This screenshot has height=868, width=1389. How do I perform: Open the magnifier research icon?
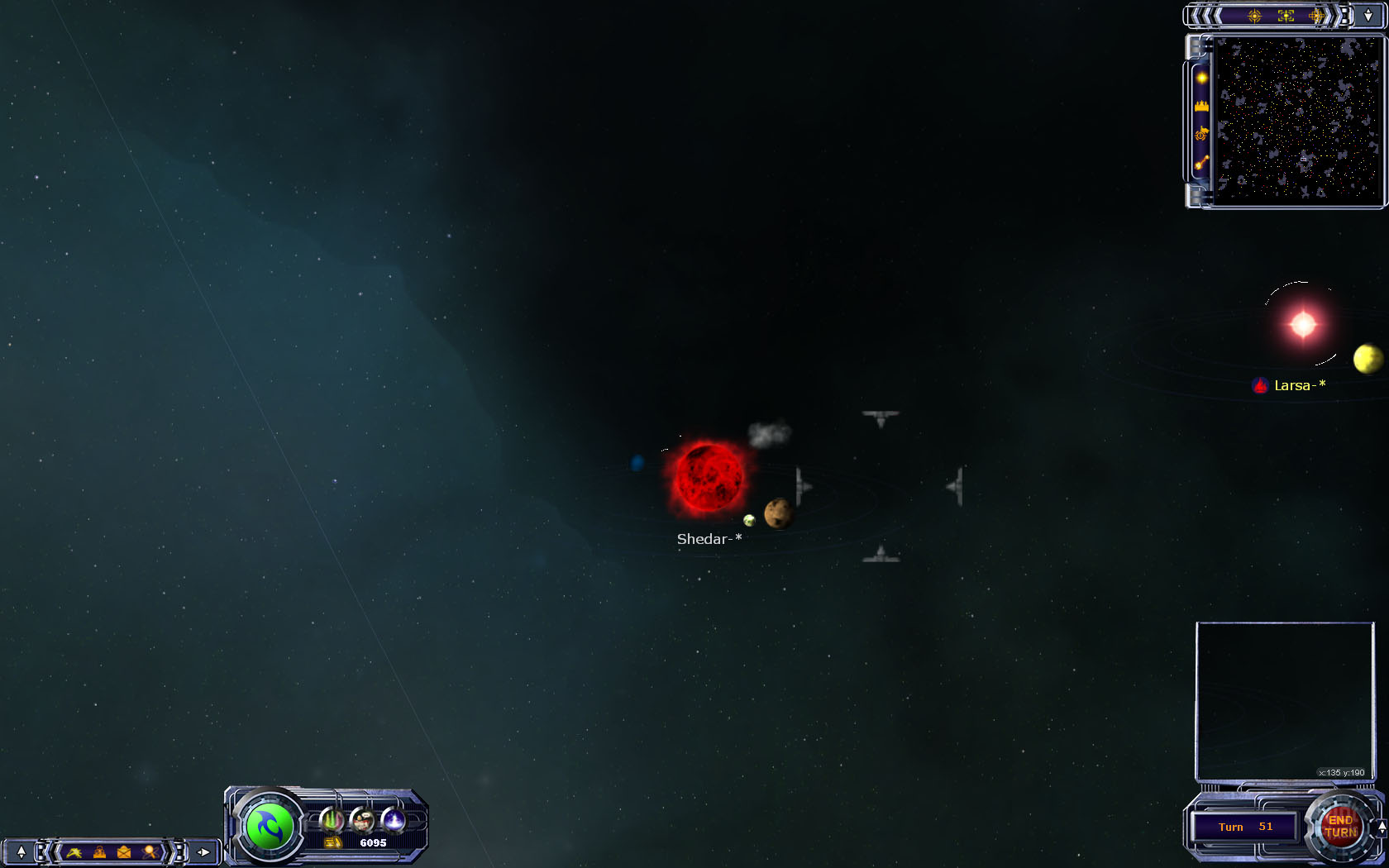click(150, 851)
